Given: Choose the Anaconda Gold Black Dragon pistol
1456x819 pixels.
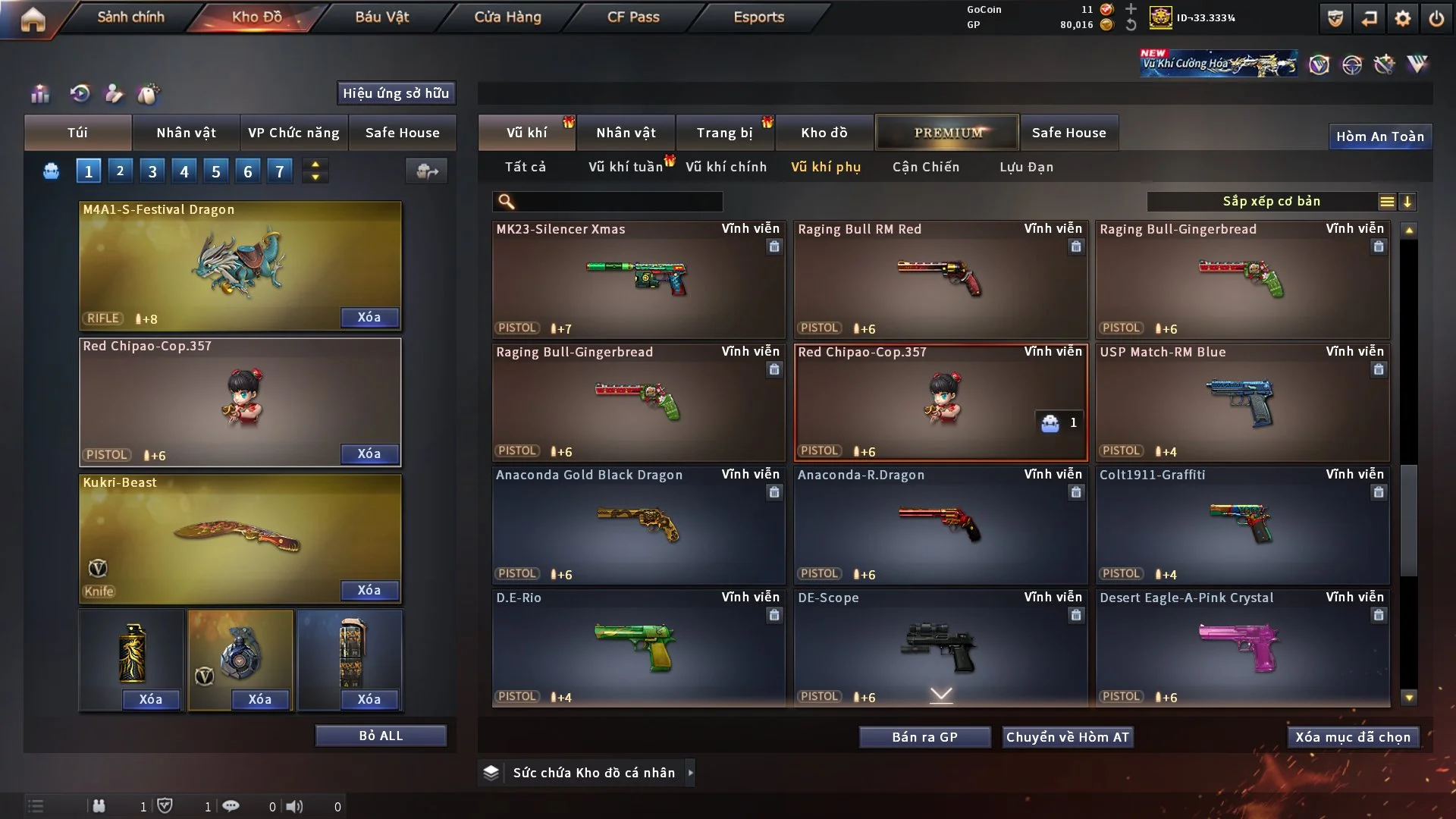Looking at the screenshot, I should coord(638,525).
